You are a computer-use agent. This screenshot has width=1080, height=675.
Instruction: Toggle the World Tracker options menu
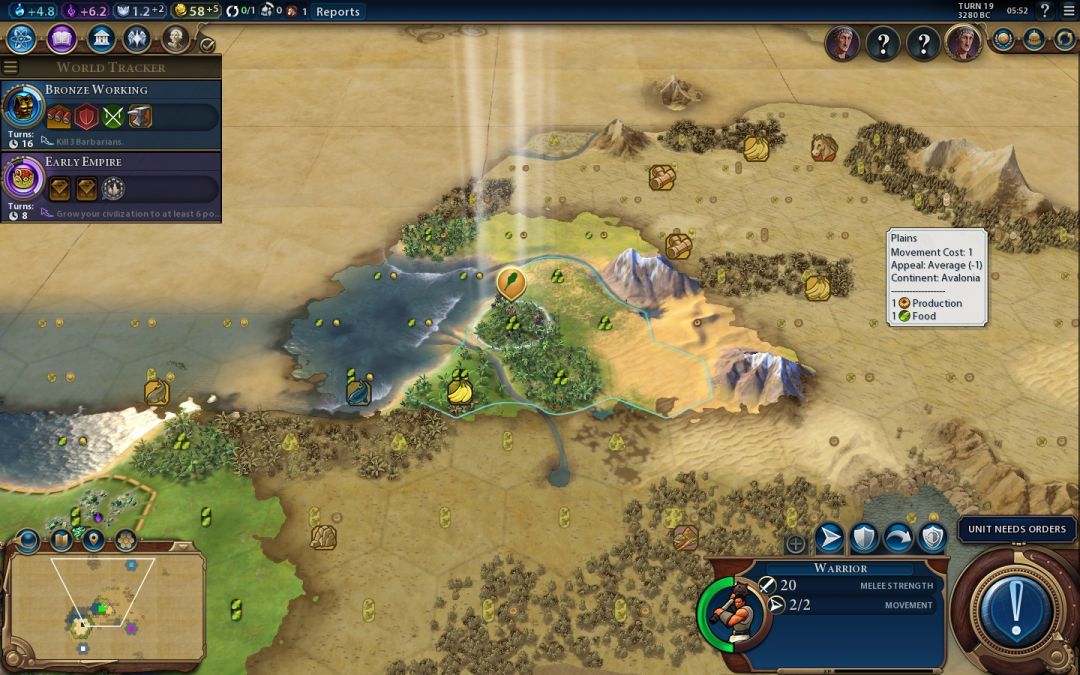11,67
